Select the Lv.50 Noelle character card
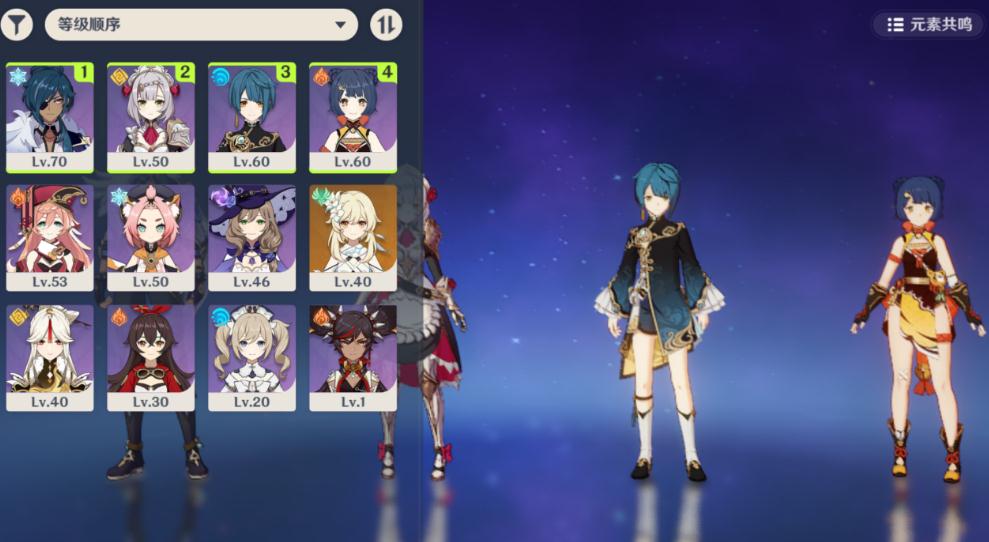 151,116
